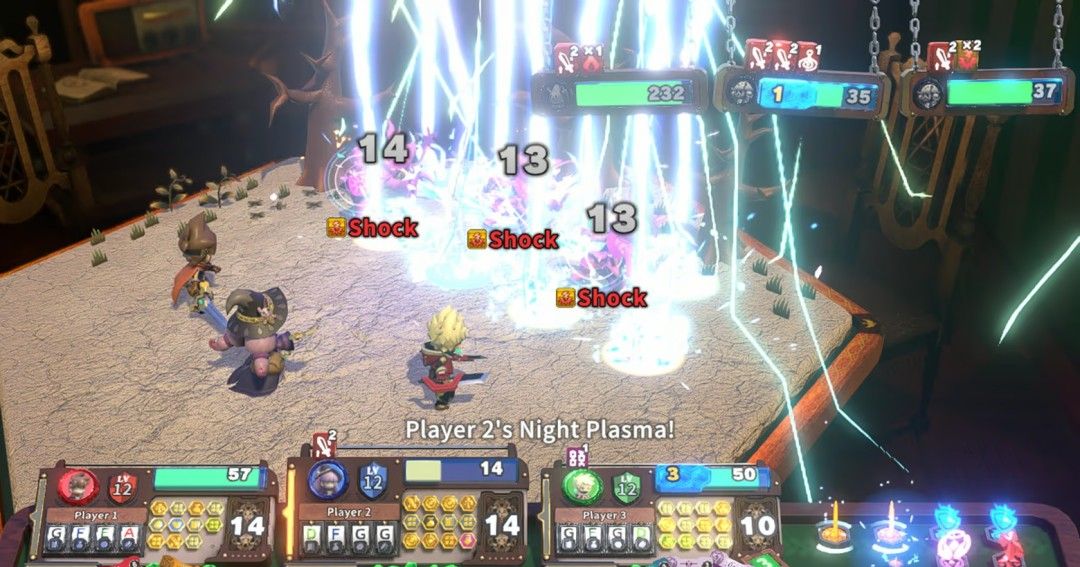Select the enemy panel showing 232 HP
This screenshot has width=1080, height=567.
620,94
